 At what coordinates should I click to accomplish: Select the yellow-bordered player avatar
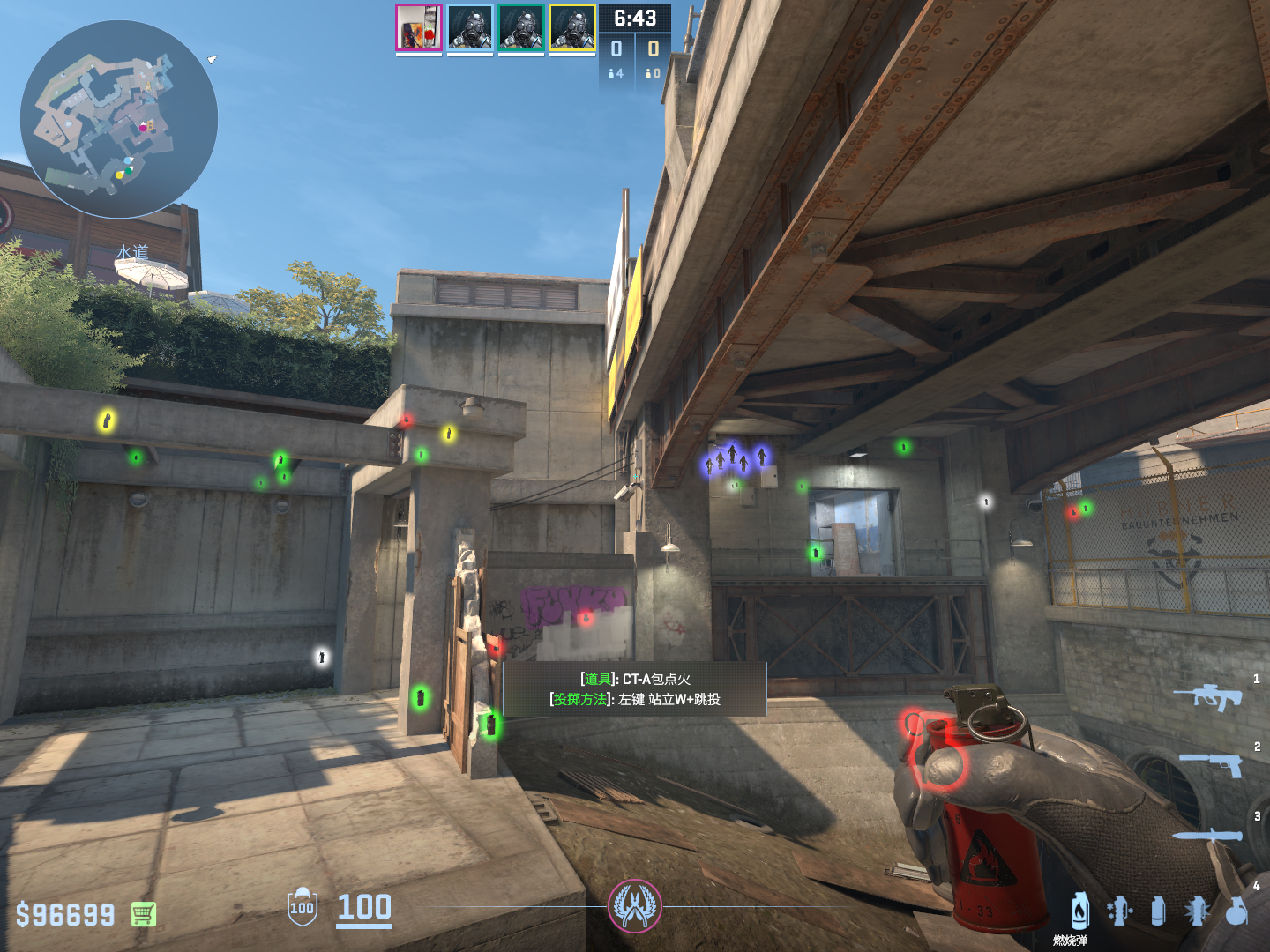point(572,27)
